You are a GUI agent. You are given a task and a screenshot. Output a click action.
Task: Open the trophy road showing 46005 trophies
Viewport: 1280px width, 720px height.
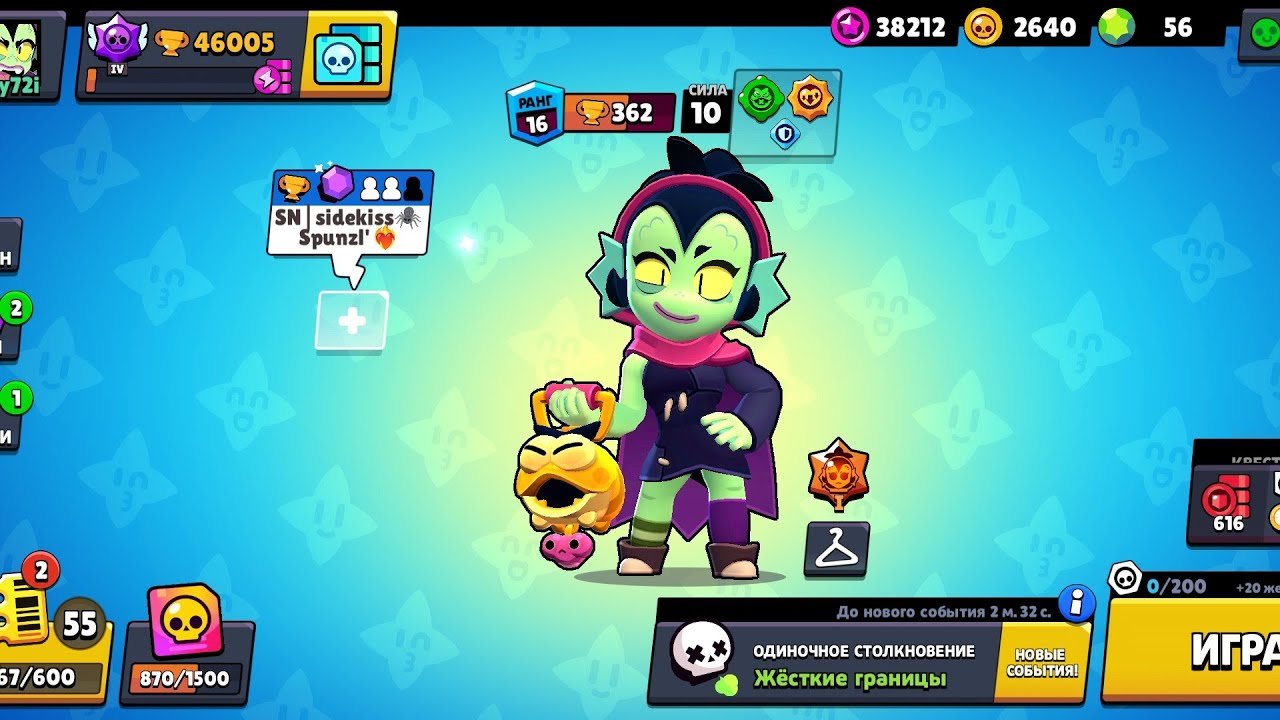click(x=190, y=55)
